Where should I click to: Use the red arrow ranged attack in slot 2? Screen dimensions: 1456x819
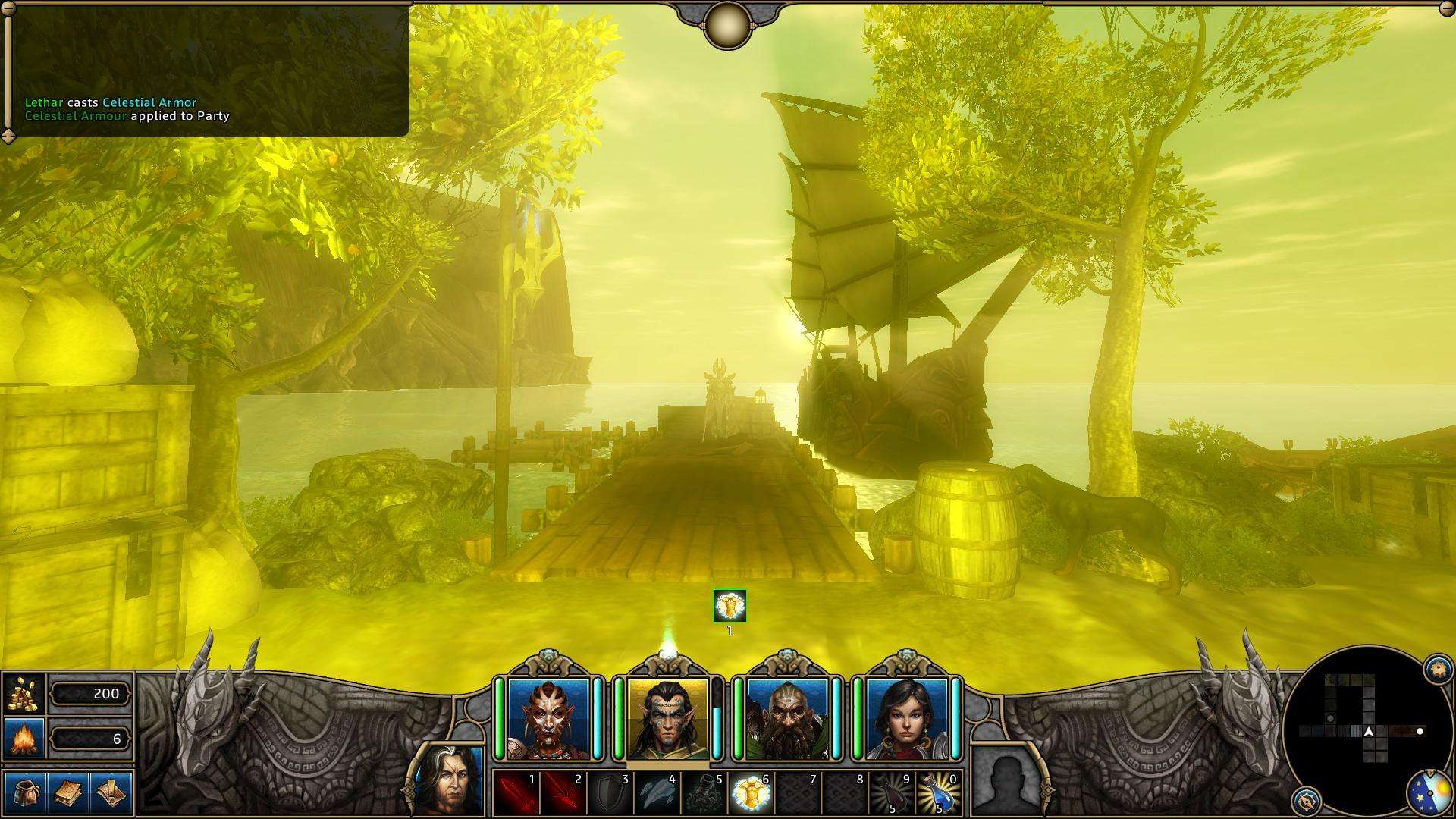click(x=564, y=792)
